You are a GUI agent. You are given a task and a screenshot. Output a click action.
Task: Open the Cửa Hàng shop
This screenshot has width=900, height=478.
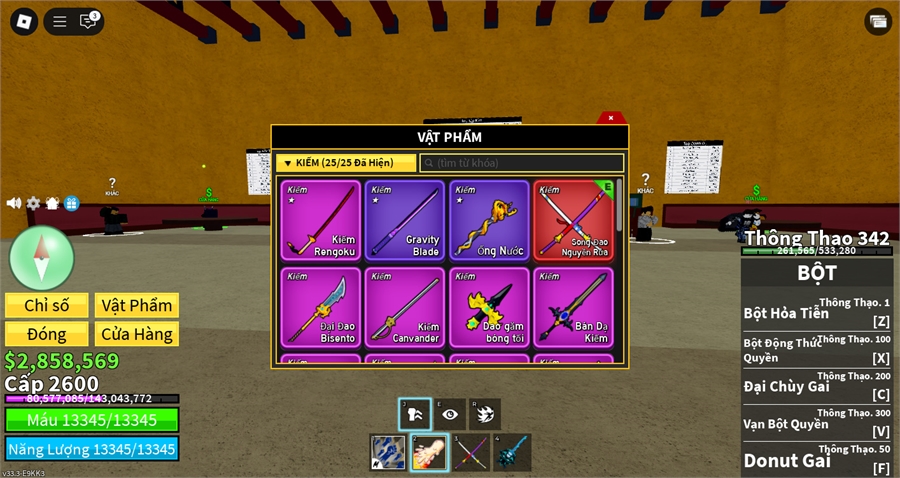[x=136, y=334]
